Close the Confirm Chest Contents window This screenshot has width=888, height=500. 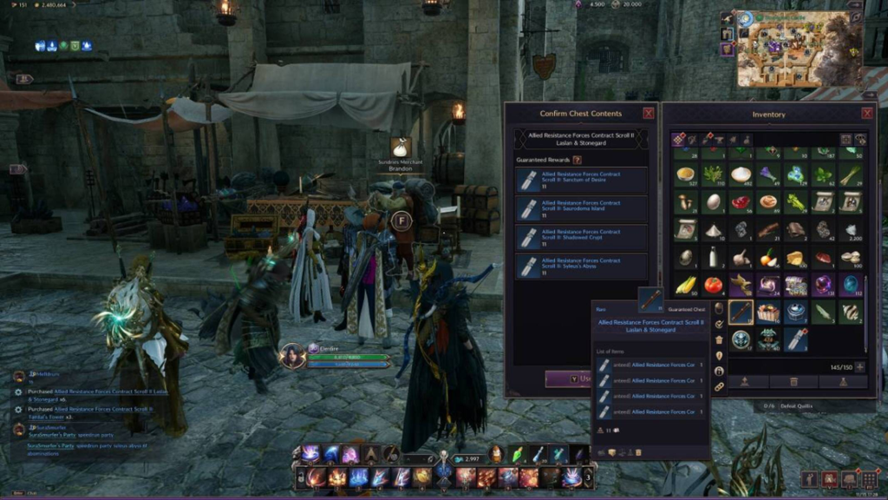tap(648, 114)
